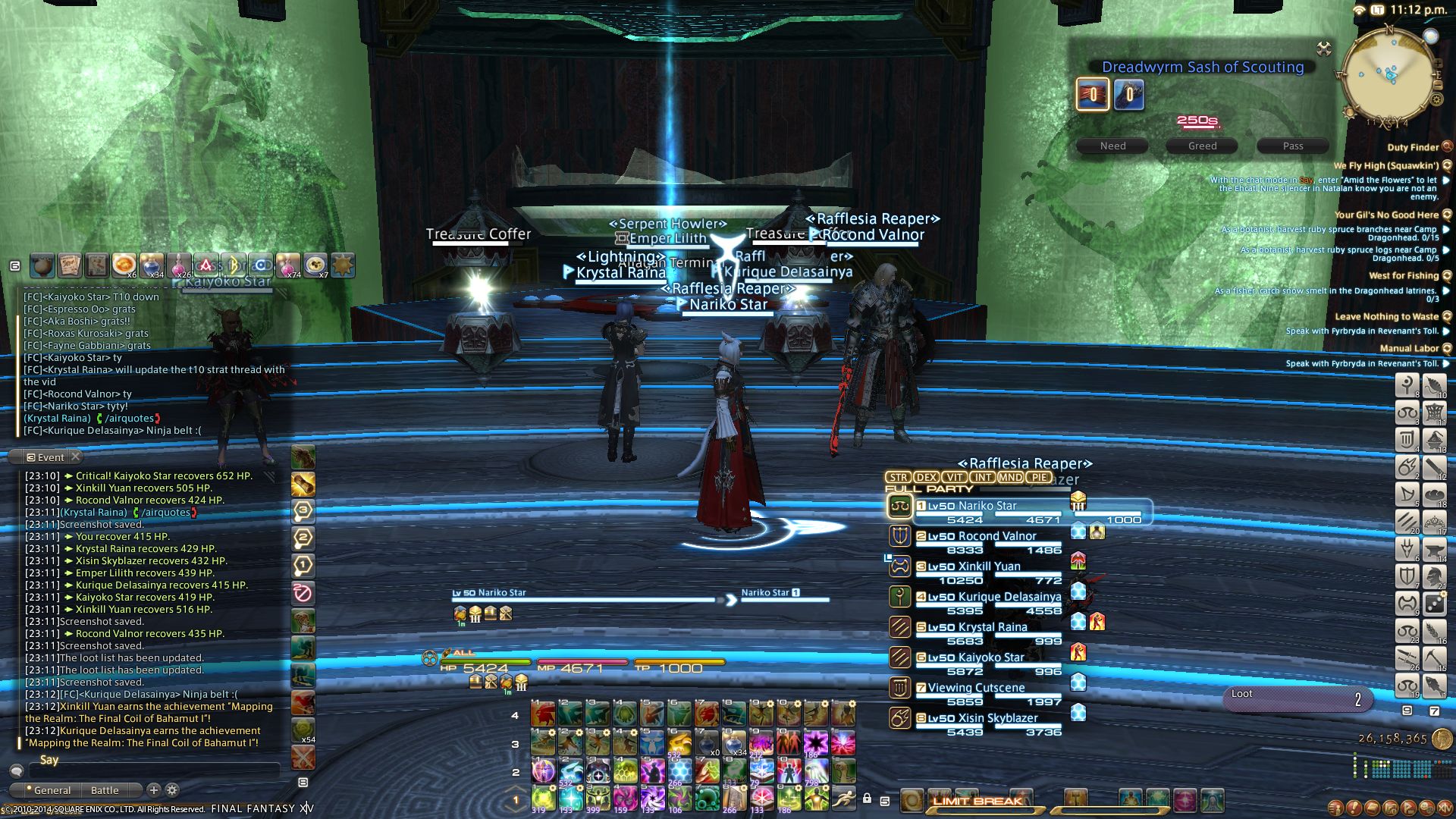
Task: Select Kurique Delasainya in the party list
Action: tap(993, 597)
